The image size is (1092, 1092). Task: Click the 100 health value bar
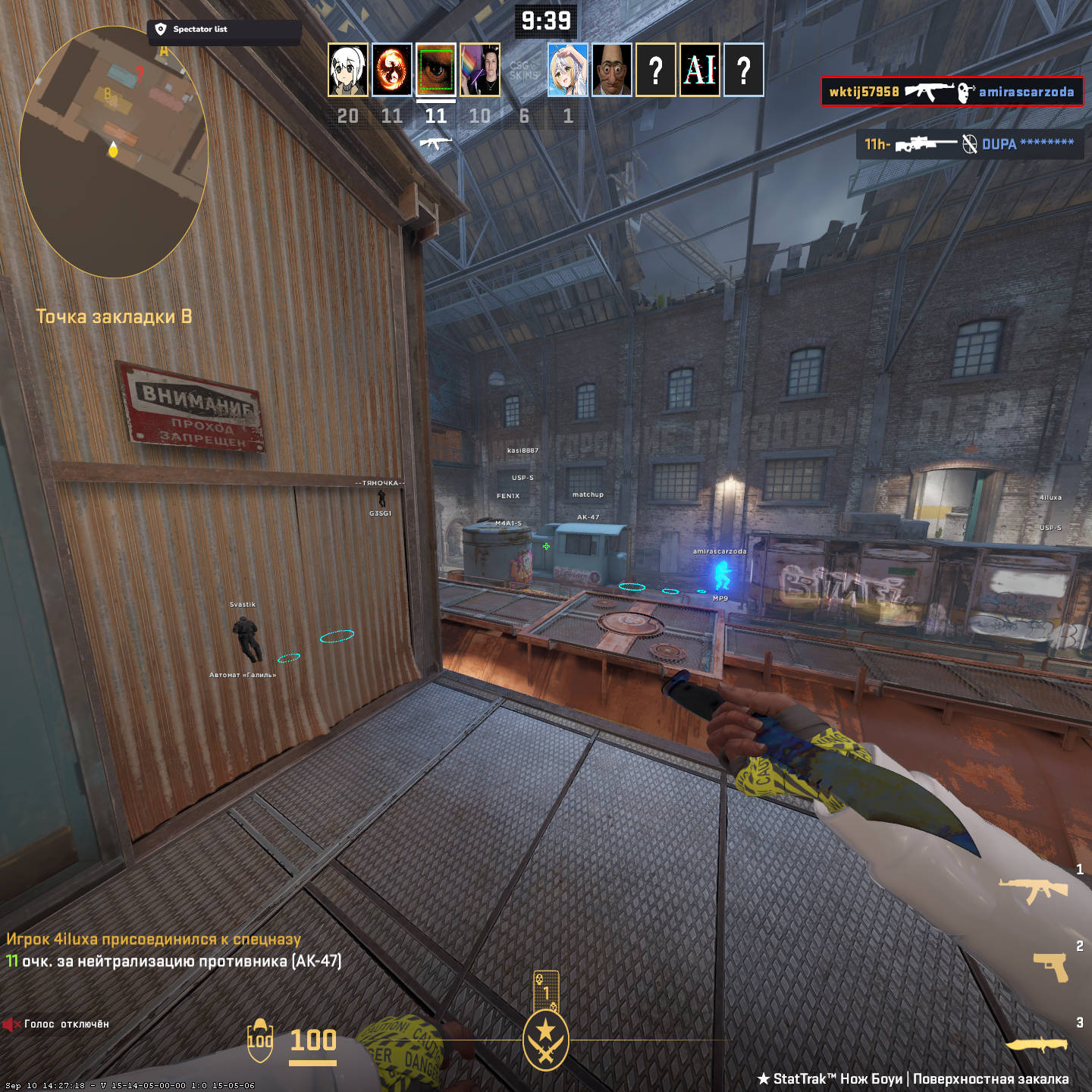[x=312, y=1040]
